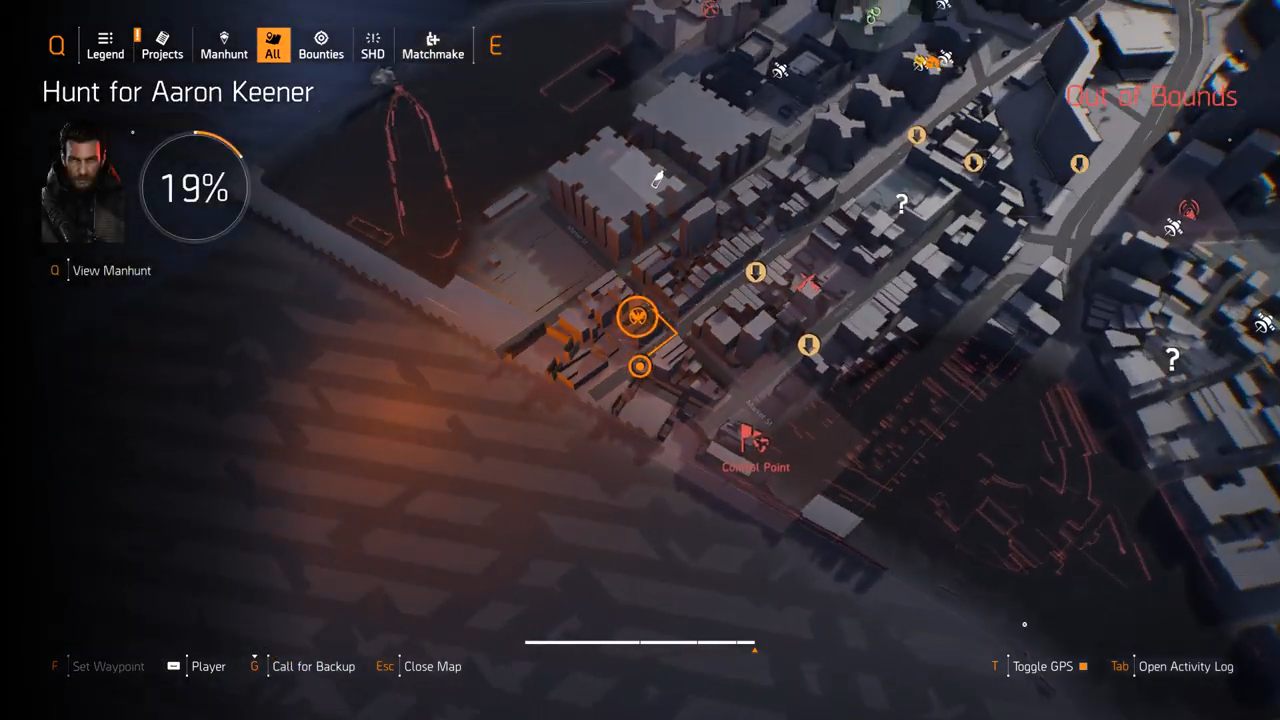Image resolution: width=1280 pixels, height=720 pixels.
Task: Switch to the Projects tab
Action: pos(162,46)
